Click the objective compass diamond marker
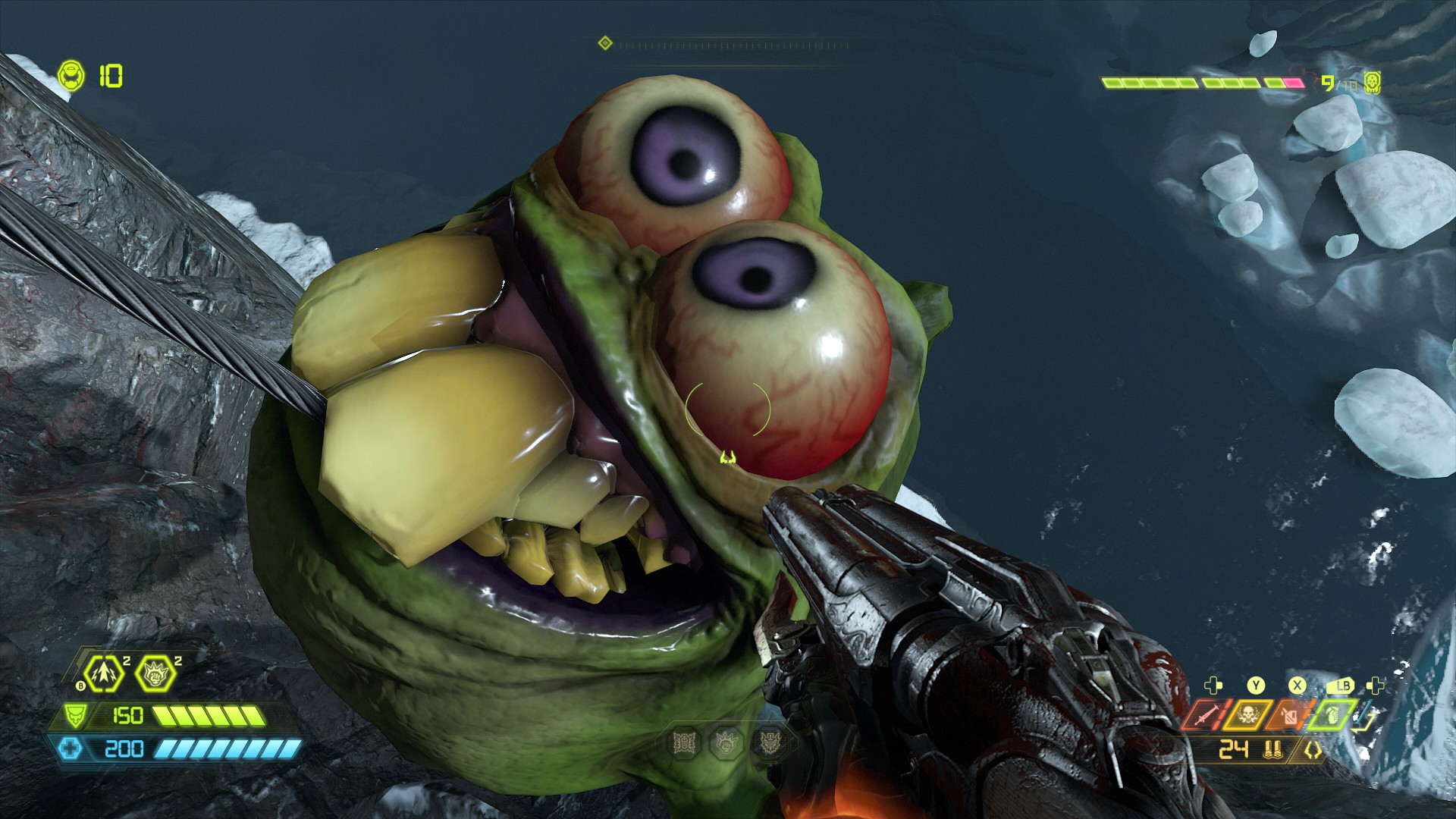Image resolution: width=1456 pixels, height=819 pixels. pos(605,43)
